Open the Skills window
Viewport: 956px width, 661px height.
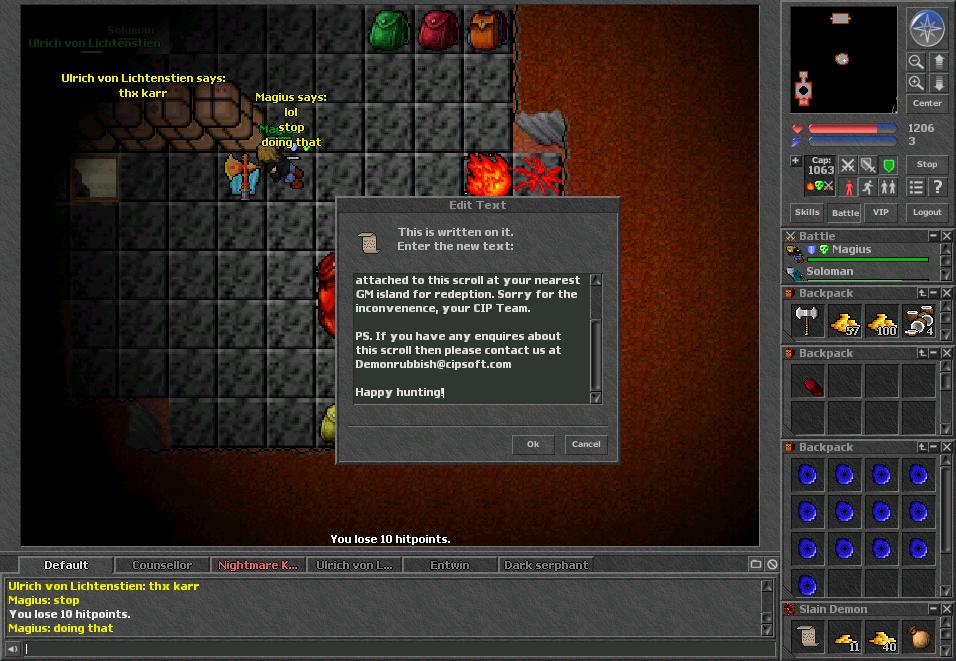pos(807,212)
